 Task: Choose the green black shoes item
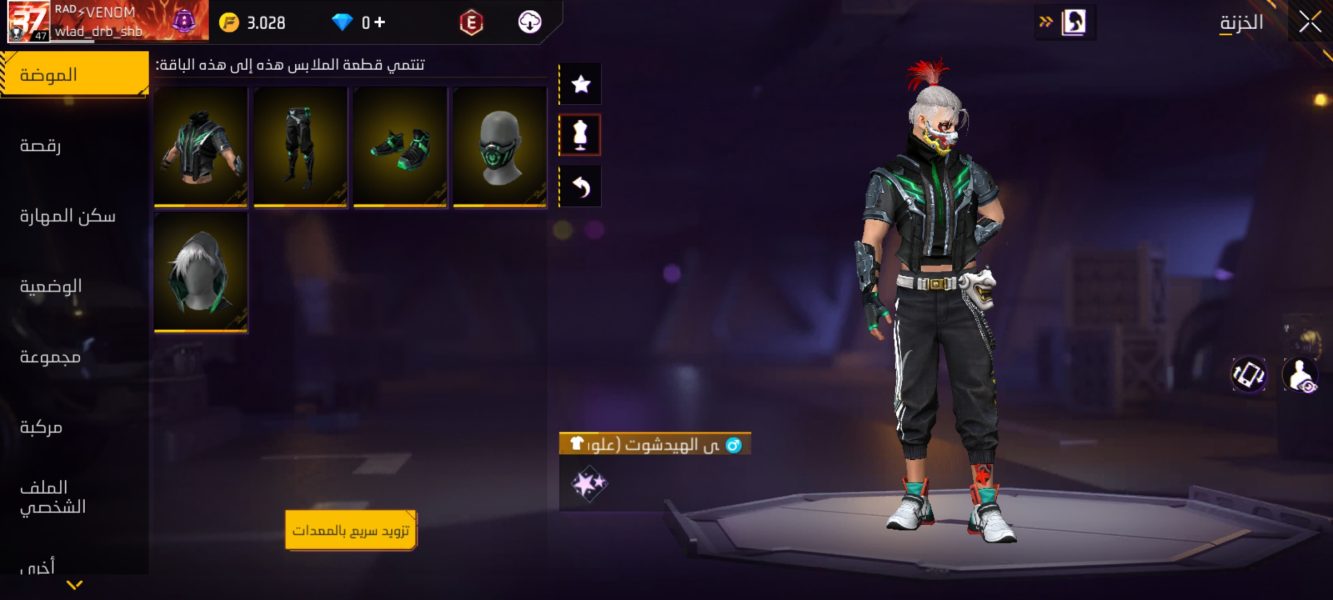coord(400,146)
